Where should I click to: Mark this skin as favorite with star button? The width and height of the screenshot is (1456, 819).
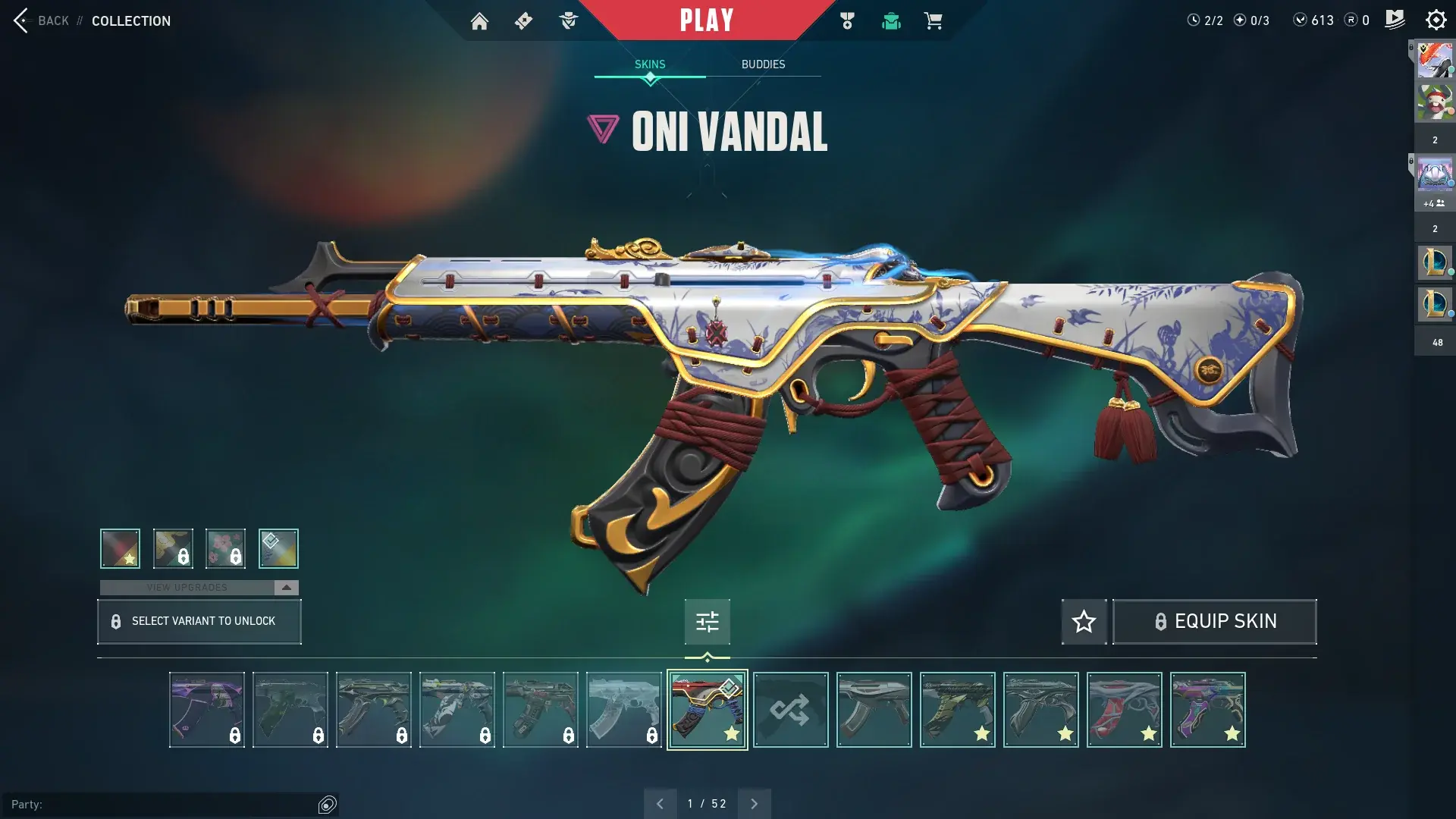coord(1084,622)
